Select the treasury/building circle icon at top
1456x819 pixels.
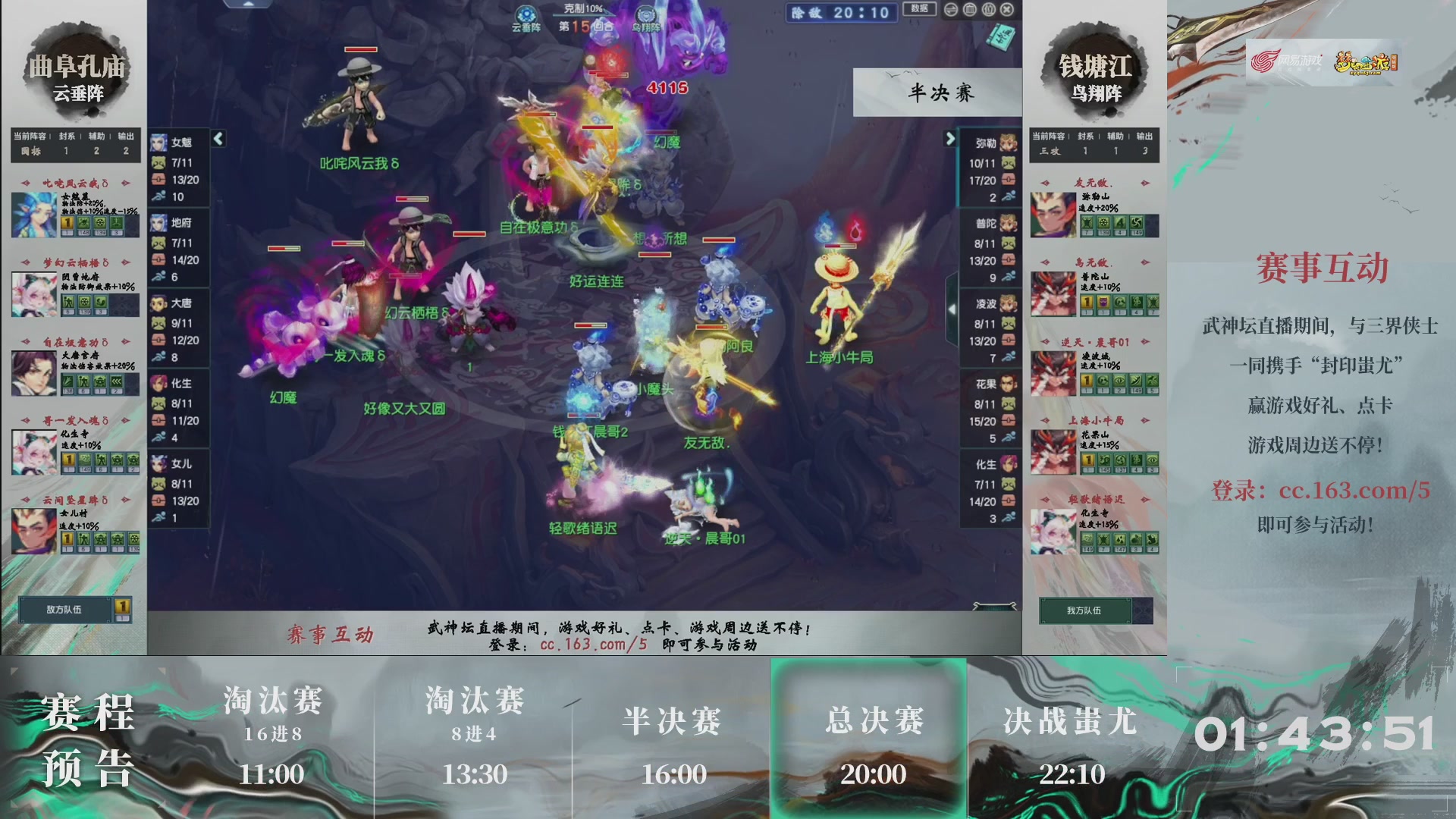coord(970,10)
